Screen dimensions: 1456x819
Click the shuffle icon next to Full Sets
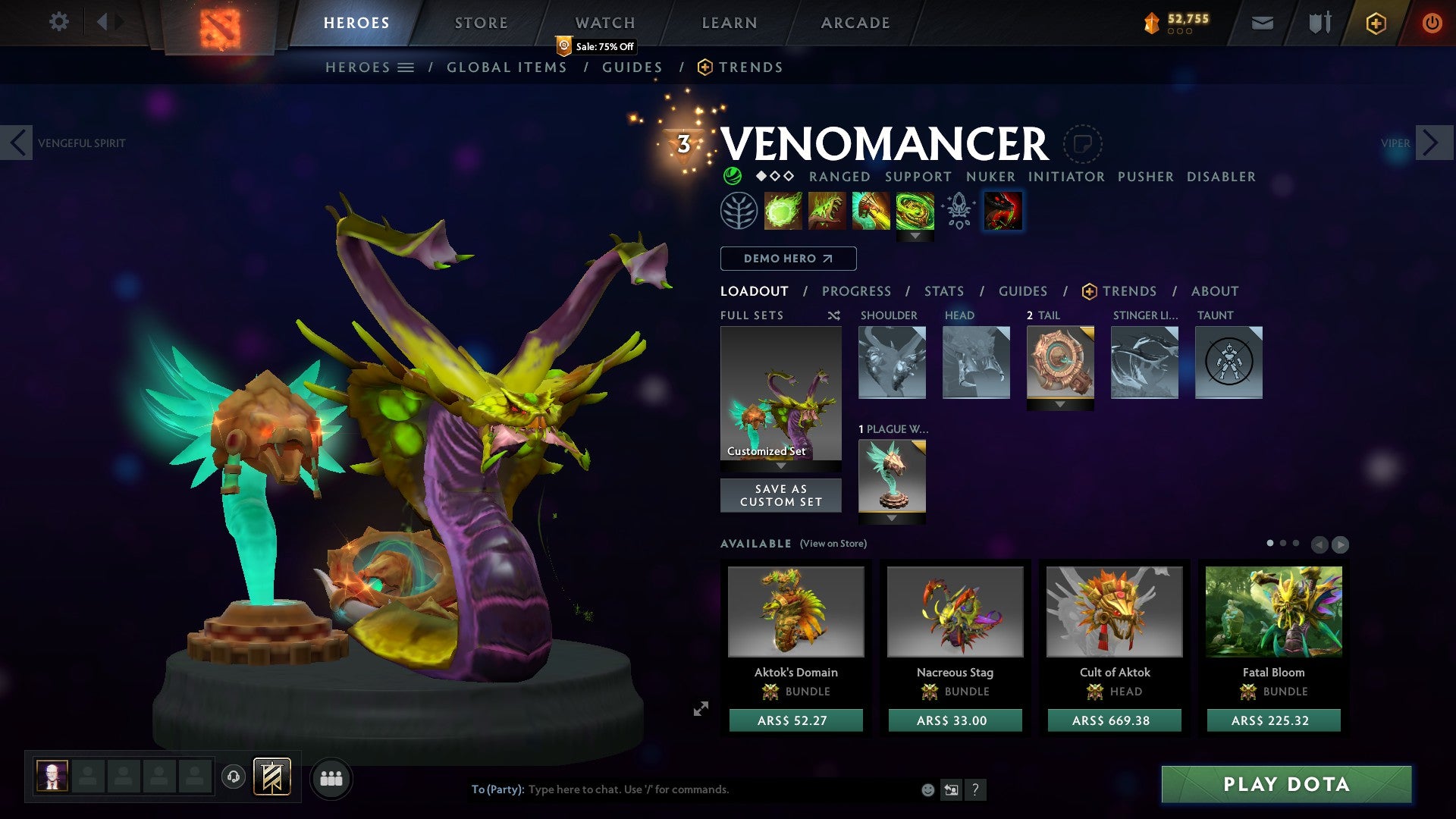[833, 315]
